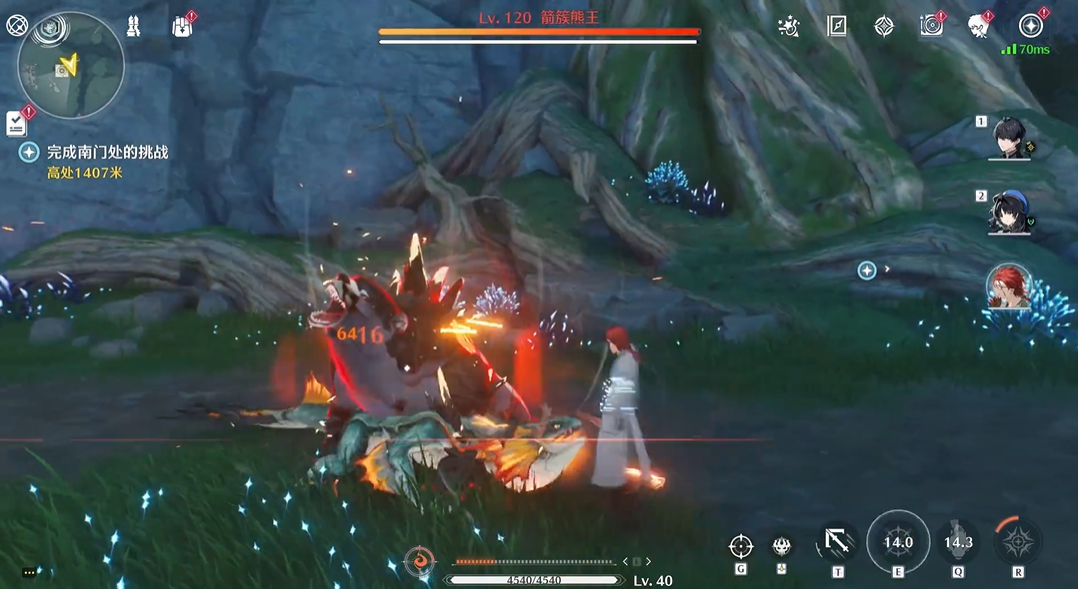Open the quest checklist icon
Viewport: 1078px width, 589px height.
coord(17,123)
